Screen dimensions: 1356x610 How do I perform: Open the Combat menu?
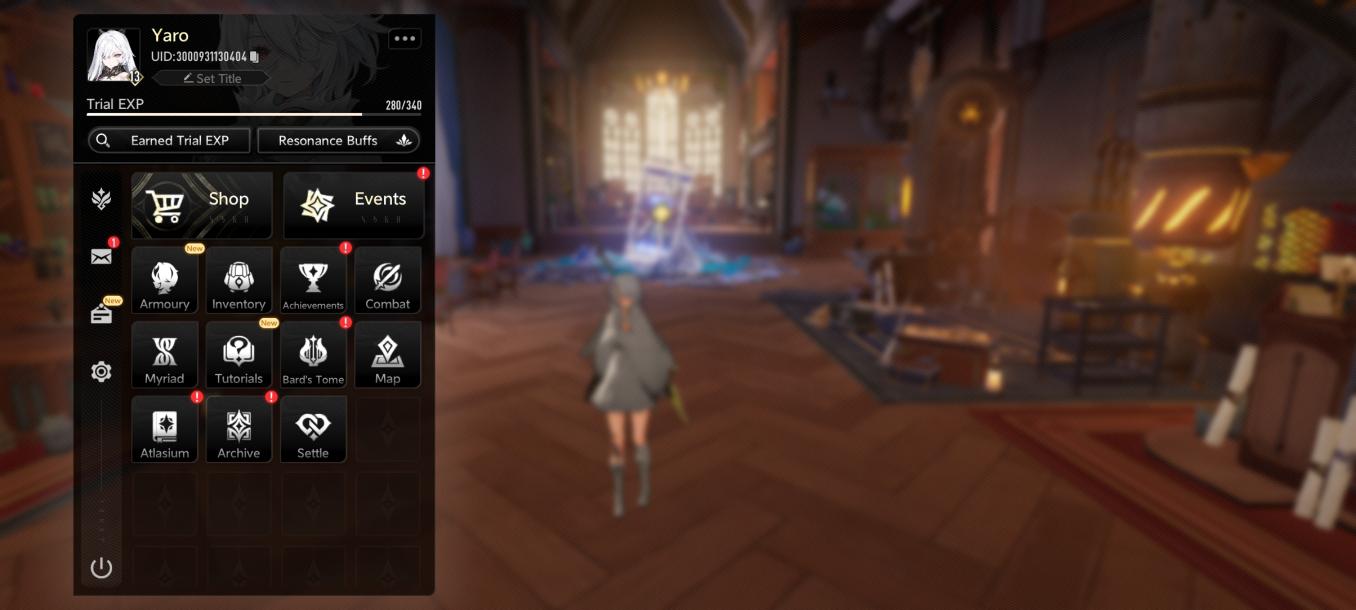(387, 281)
